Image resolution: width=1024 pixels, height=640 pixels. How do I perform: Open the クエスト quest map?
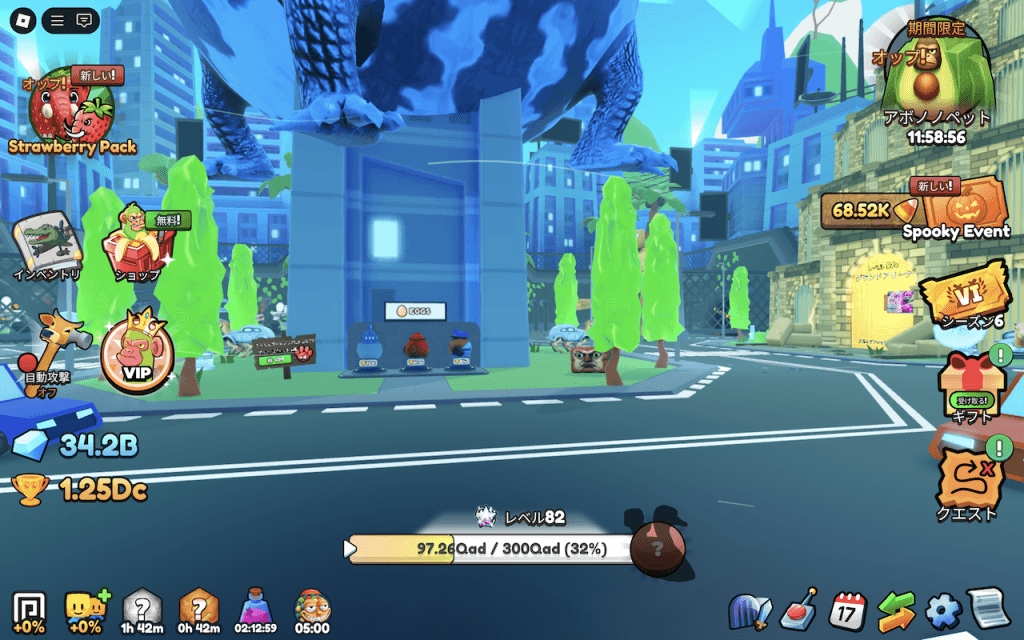(970, 482)
